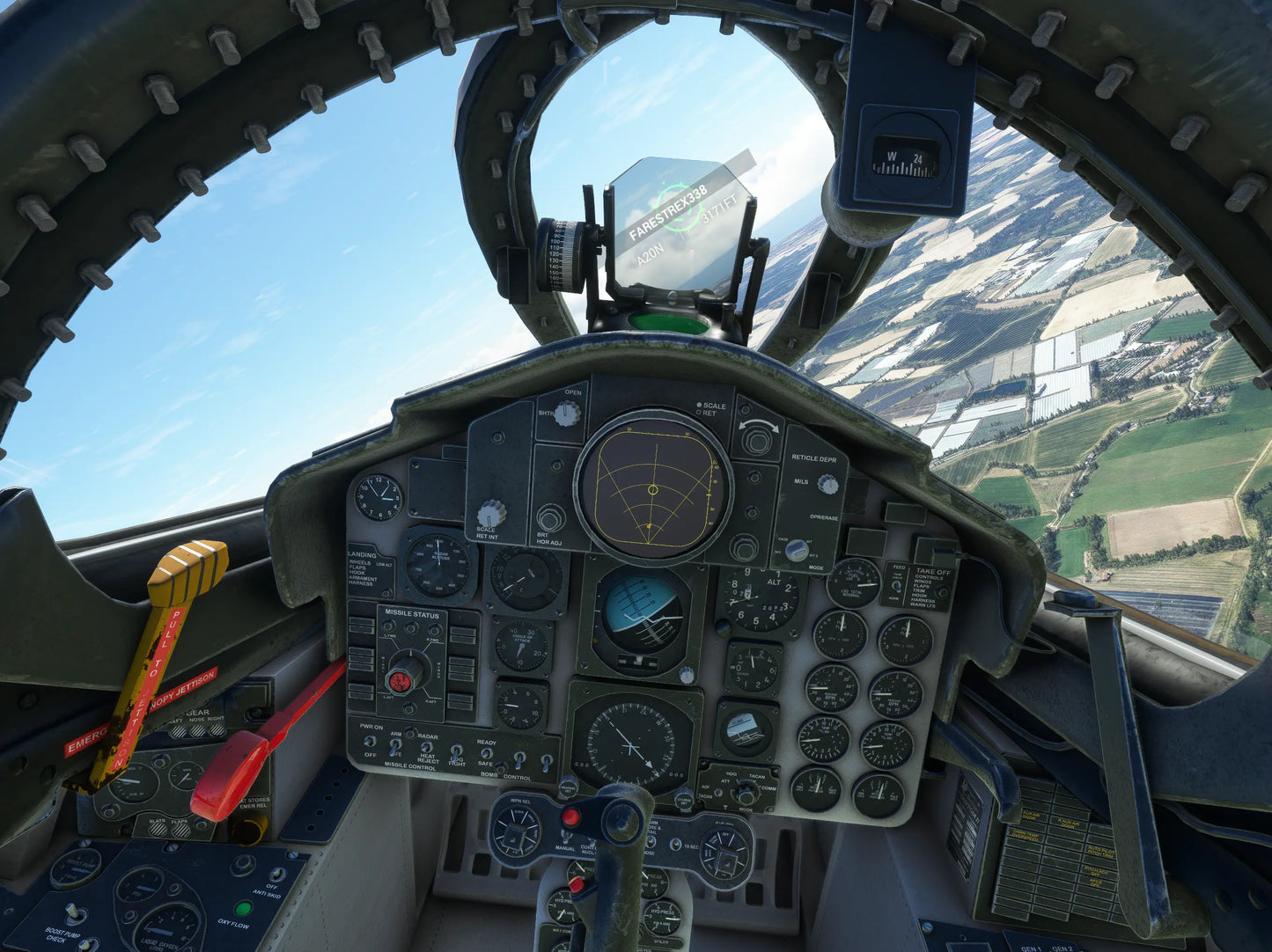This screenshot has width=1272, height=952.
Task: Turn the SHTR knob toward OPEN
Action: [x=568, y=414]
